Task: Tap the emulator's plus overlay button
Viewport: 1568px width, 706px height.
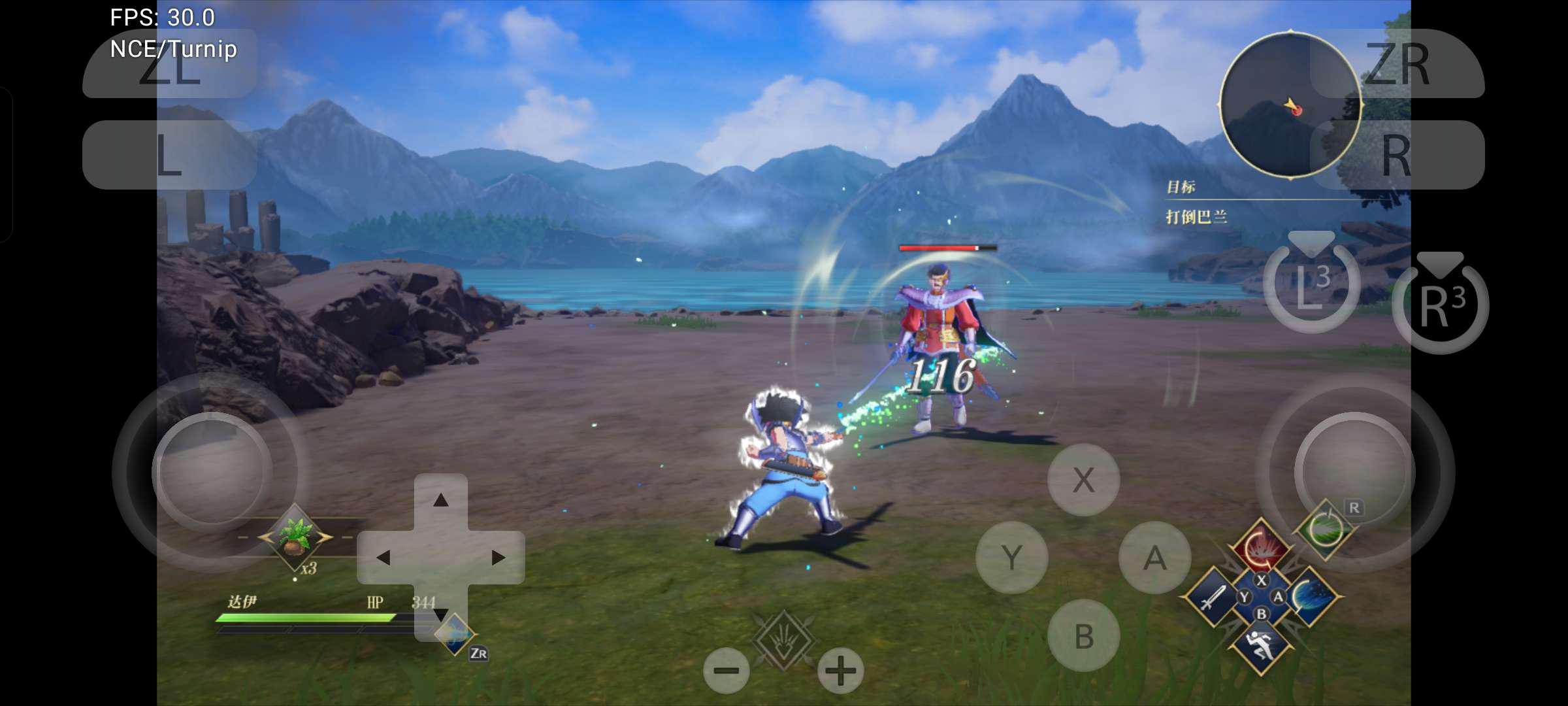Action: tap(840, 671)
